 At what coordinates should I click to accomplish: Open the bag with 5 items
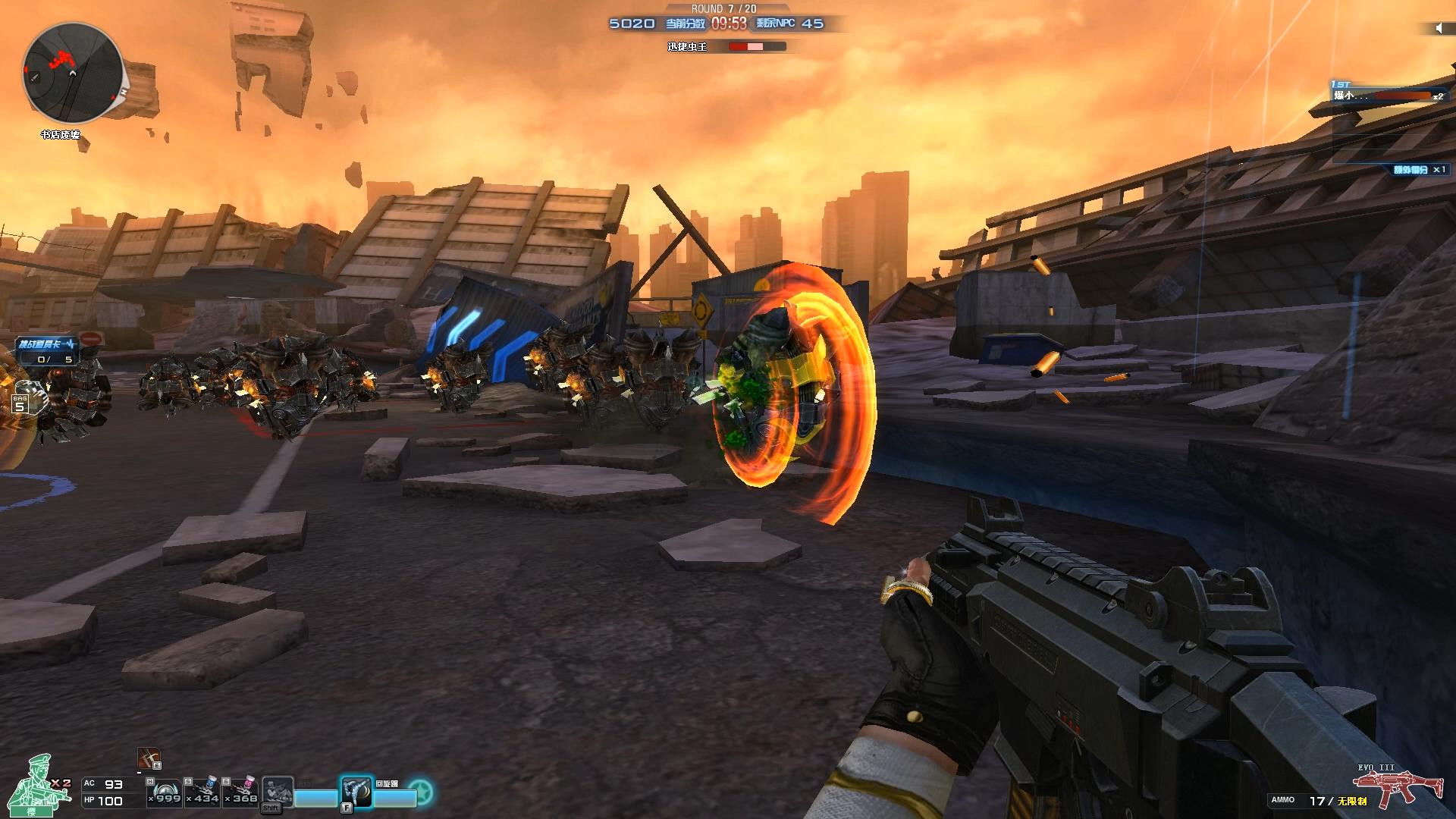click(x=20, y=404)
